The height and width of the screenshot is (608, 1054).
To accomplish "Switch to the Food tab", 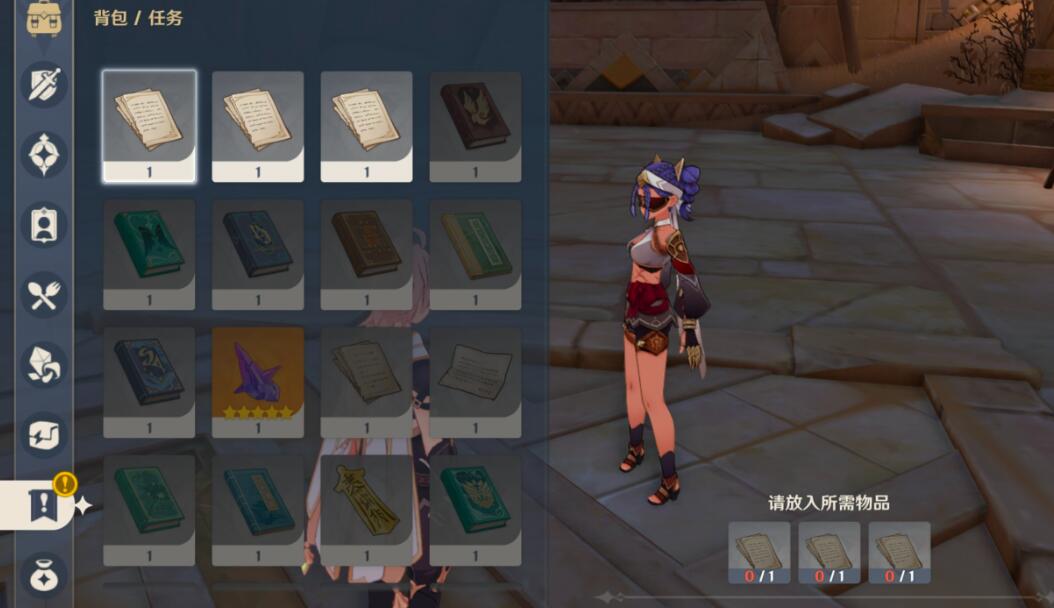I will click(44, 294).
